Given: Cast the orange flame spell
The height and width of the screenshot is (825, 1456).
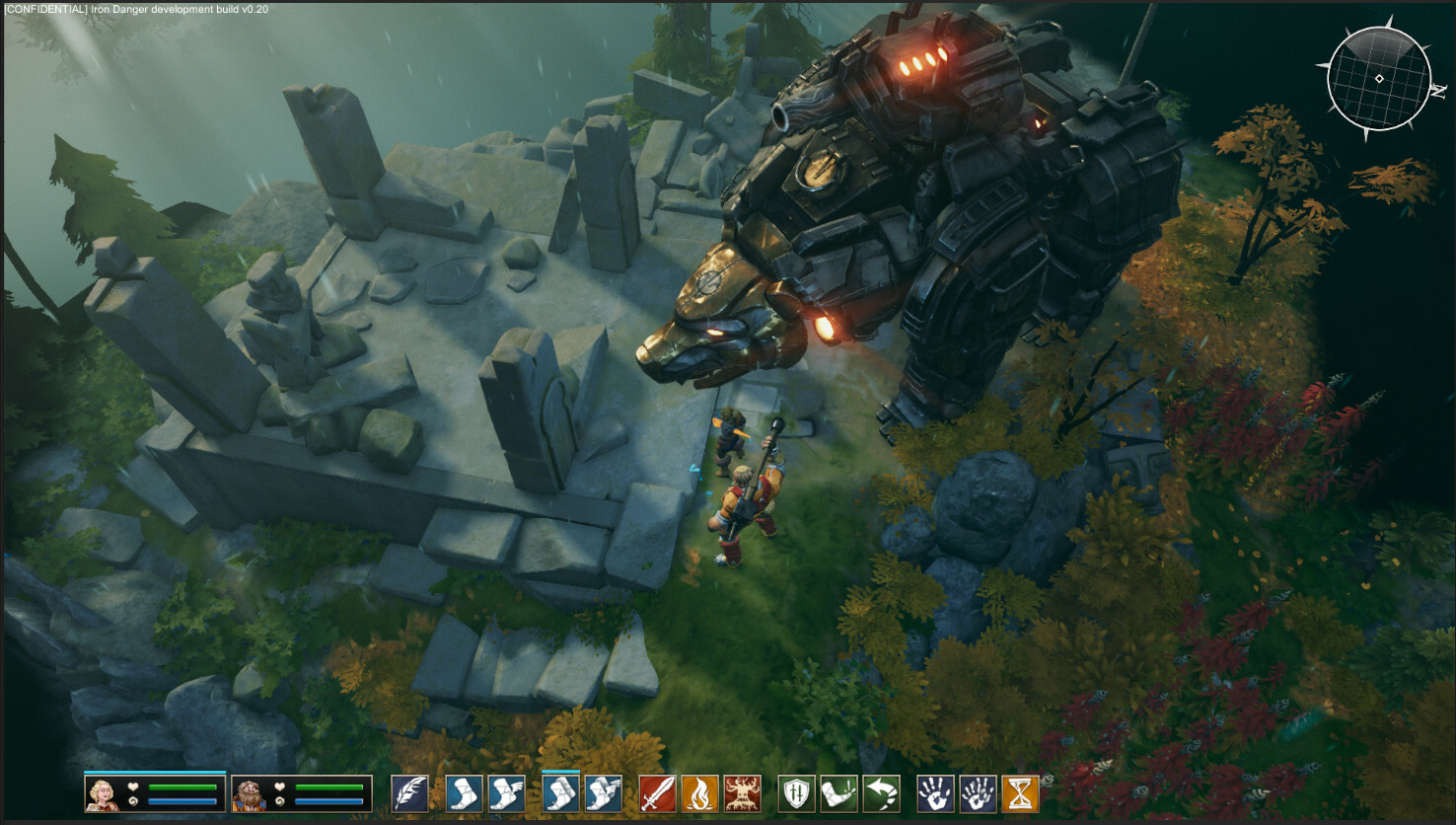Looking at the screenshot, I should [x=699, y=793].
